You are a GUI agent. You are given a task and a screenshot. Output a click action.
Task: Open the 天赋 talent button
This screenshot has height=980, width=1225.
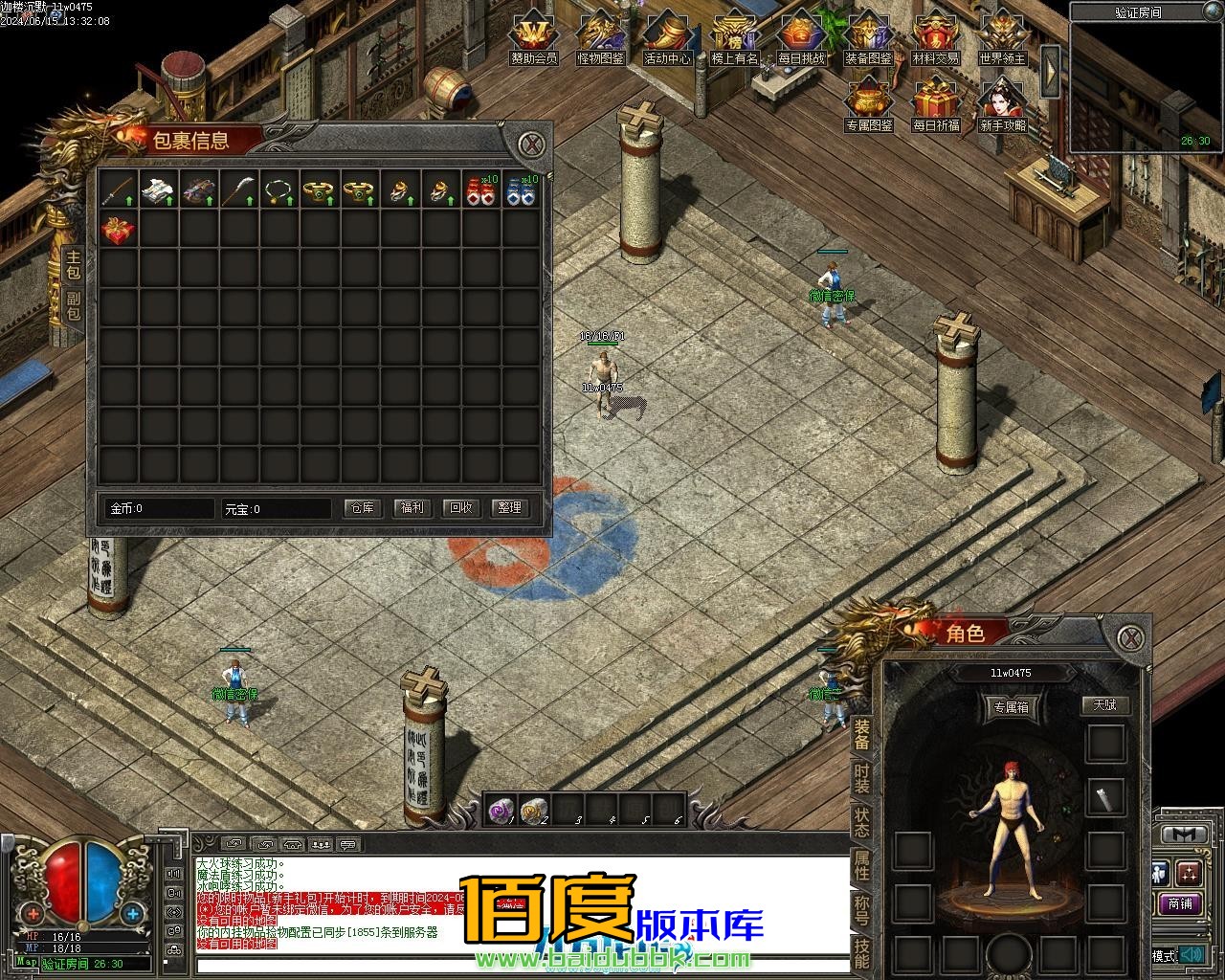(x=1105, y=705)
